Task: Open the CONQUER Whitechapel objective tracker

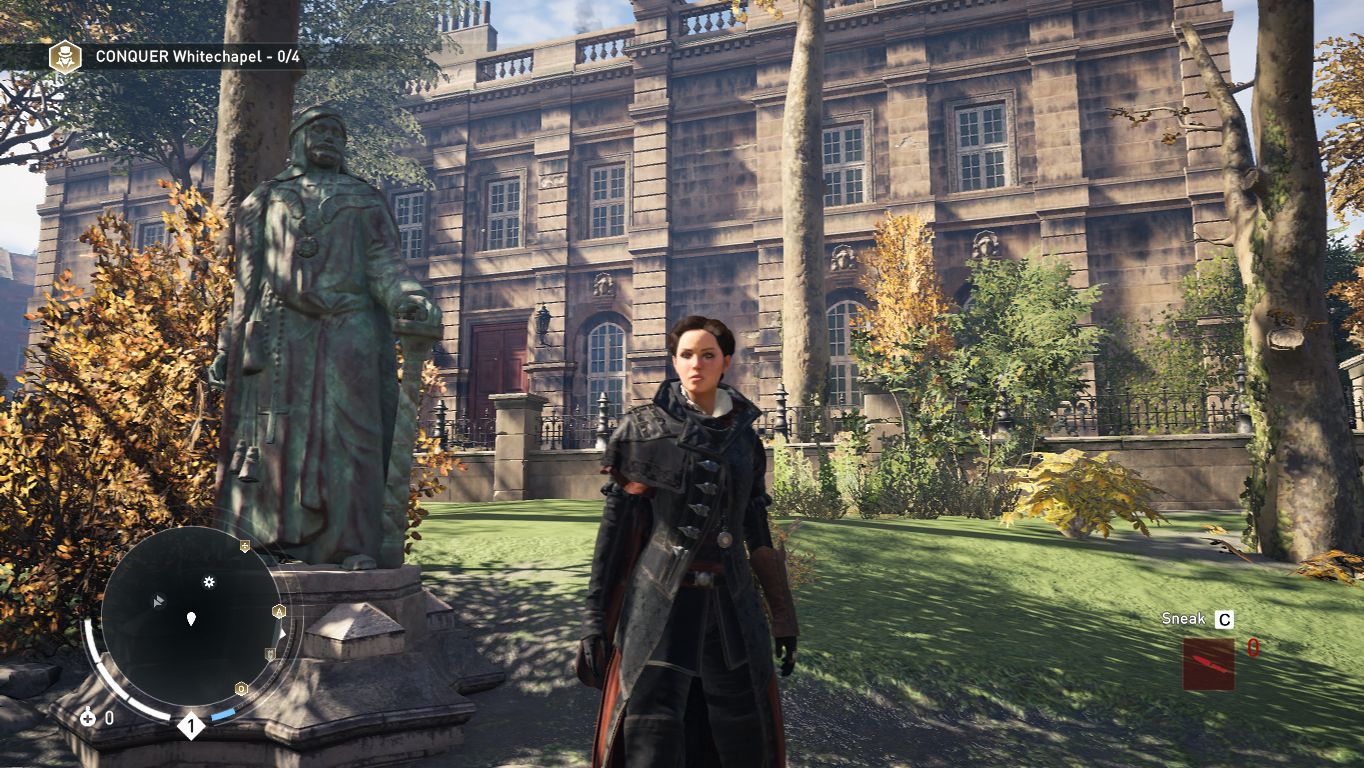Action: click(197, 57)
